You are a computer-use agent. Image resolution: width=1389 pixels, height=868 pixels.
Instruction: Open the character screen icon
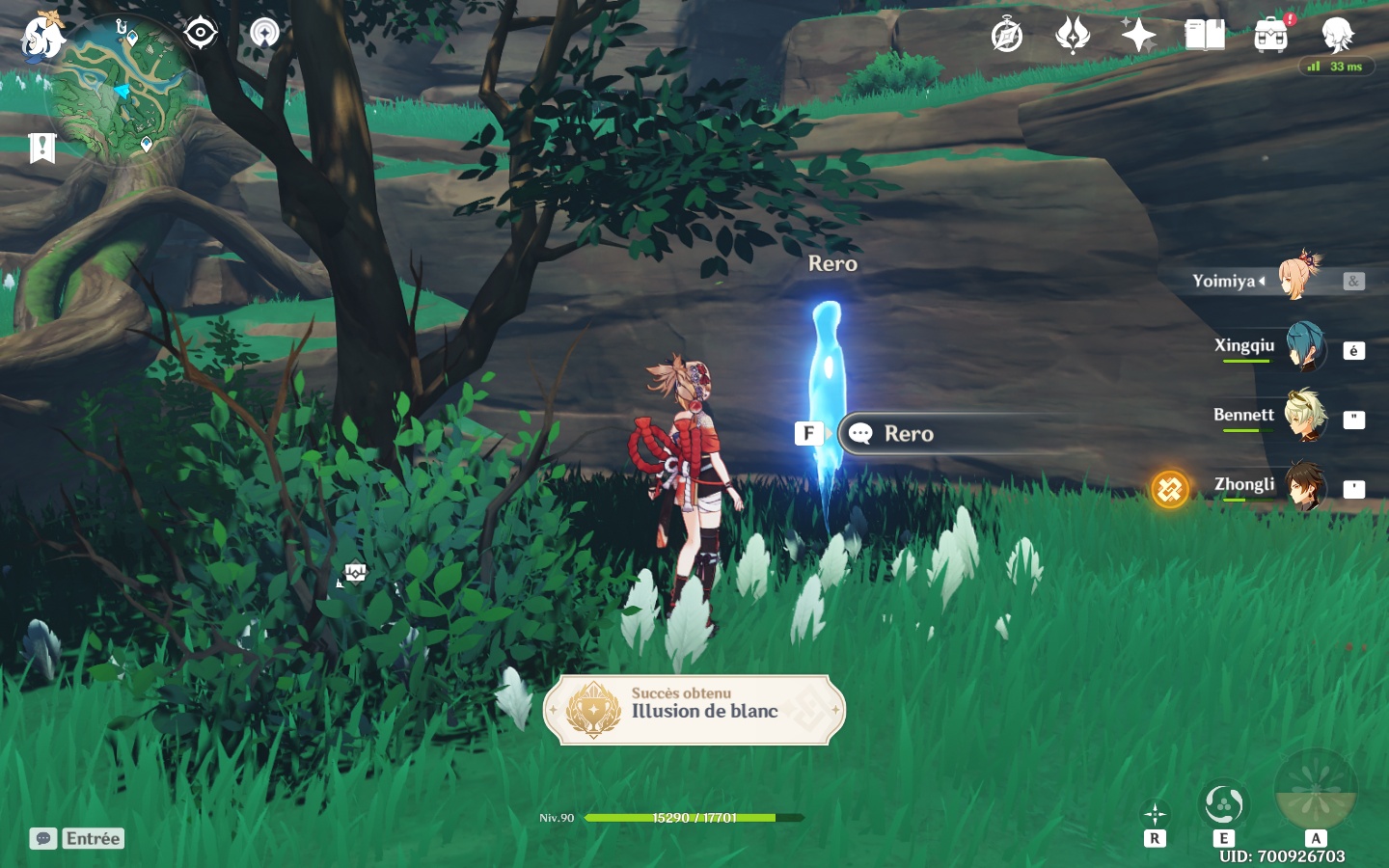[1338, 36]
